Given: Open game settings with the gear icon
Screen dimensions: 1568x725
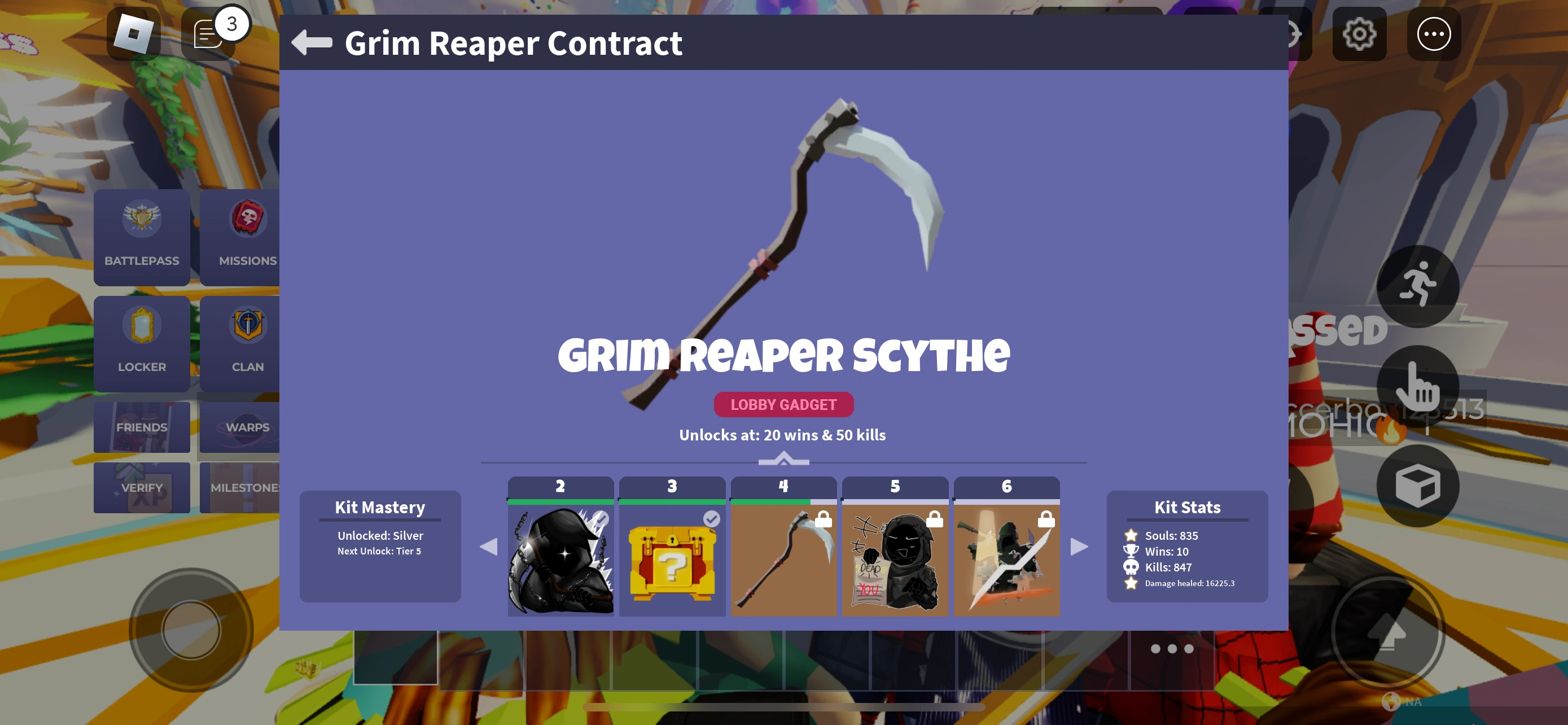Looking at the screenshot, I should [1359, 34].
